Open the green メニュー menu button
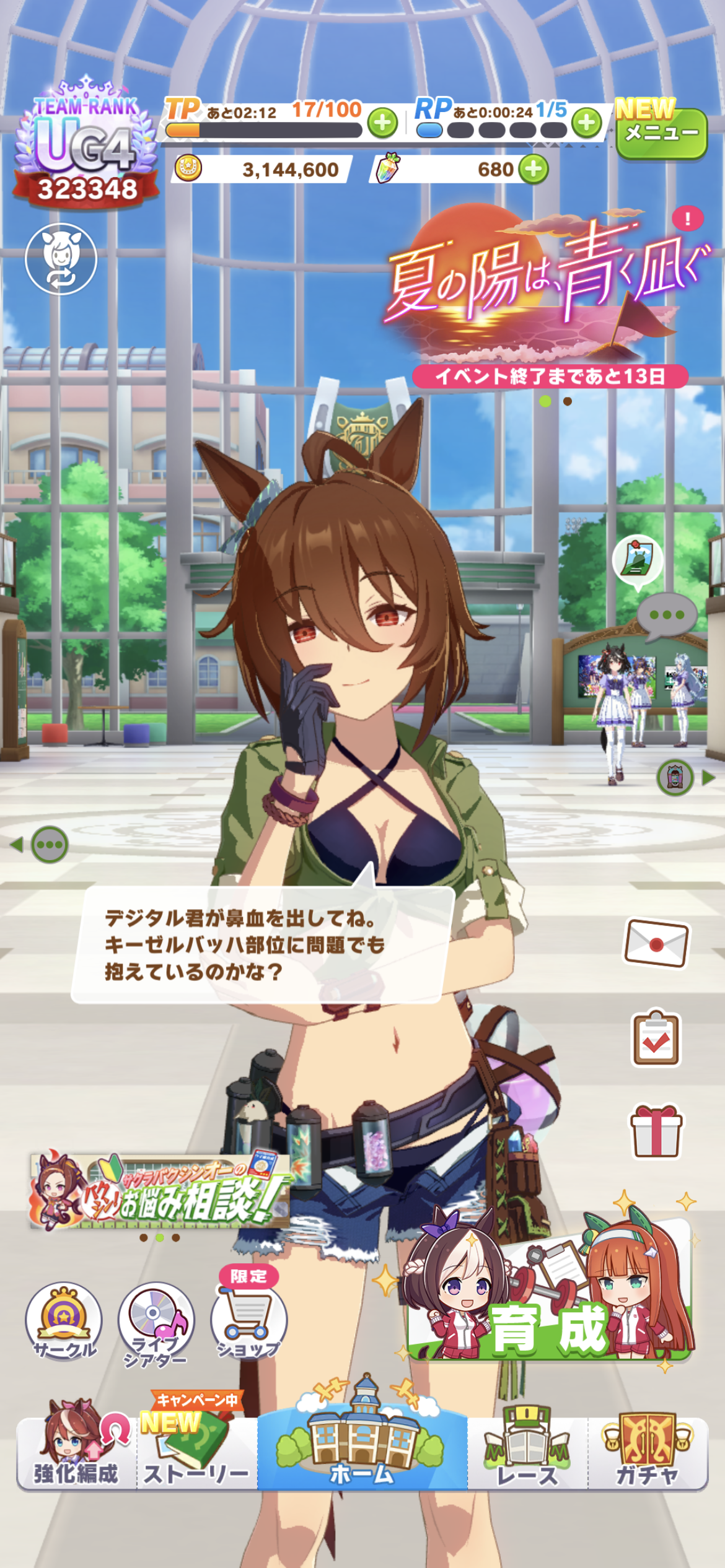Screen dimensions: 725x1568 tap(661, 133)
